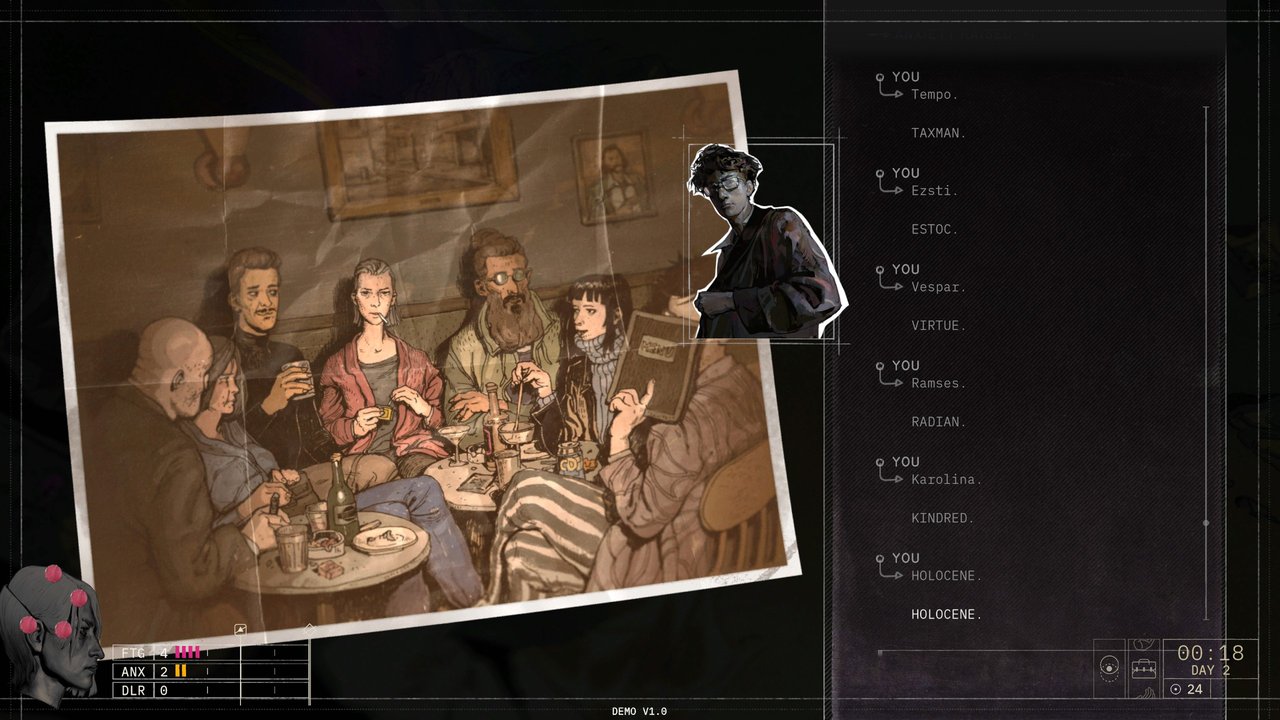
Task: Select the head portrait with pink nodes
Action: (x=52, y=628)
